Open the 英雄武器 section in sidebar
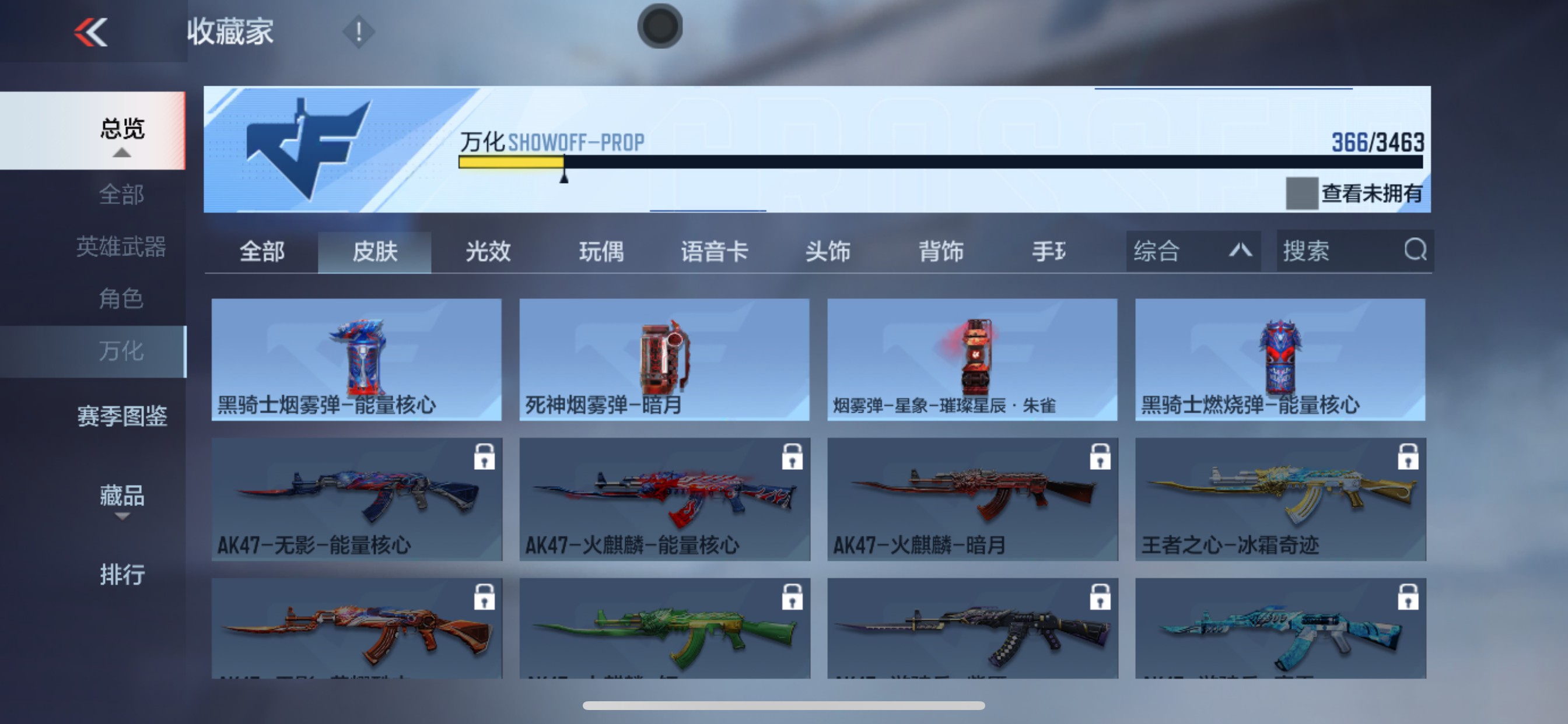Image resolution: width=1568 pixels, height=724 pixels. (x=121, y=247)
